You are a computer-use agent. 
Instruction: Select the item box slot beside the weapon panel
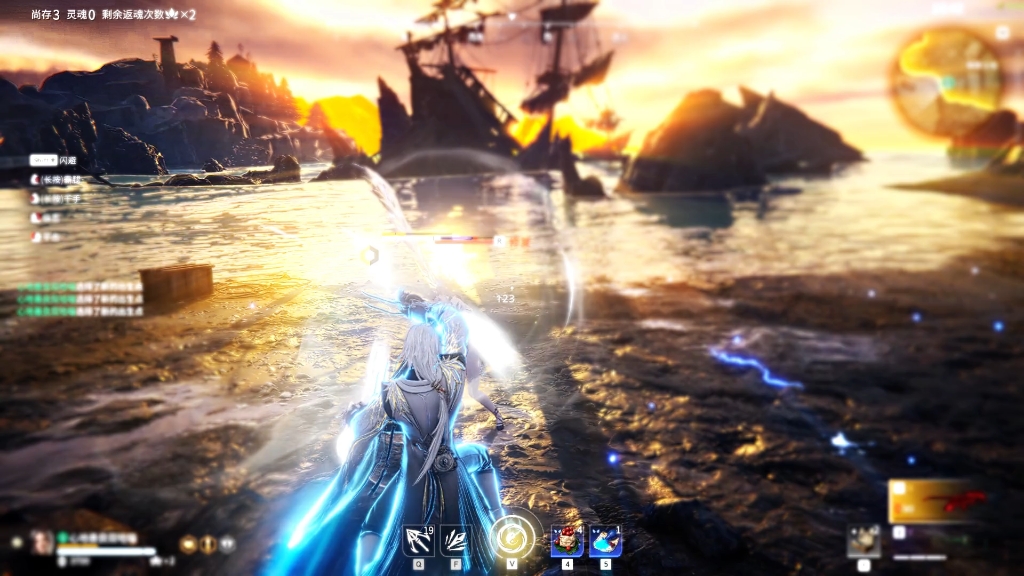(x=863, y=540)
